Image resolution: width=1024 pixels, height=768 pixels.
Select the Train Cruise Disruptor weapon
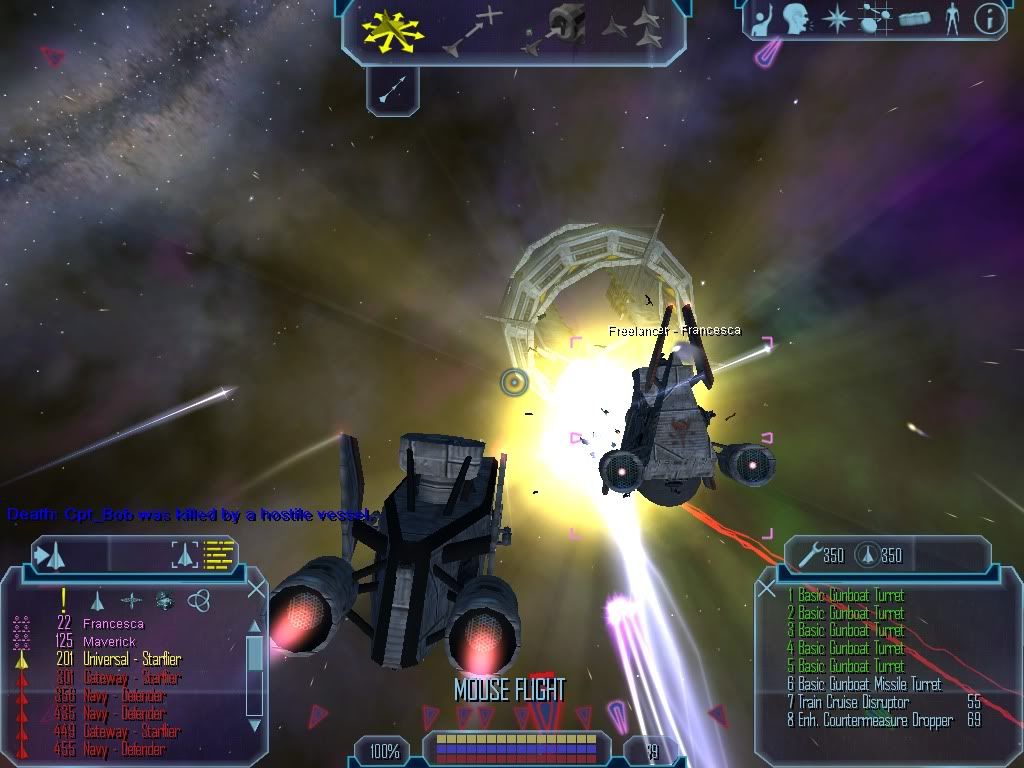click(853, 702)
